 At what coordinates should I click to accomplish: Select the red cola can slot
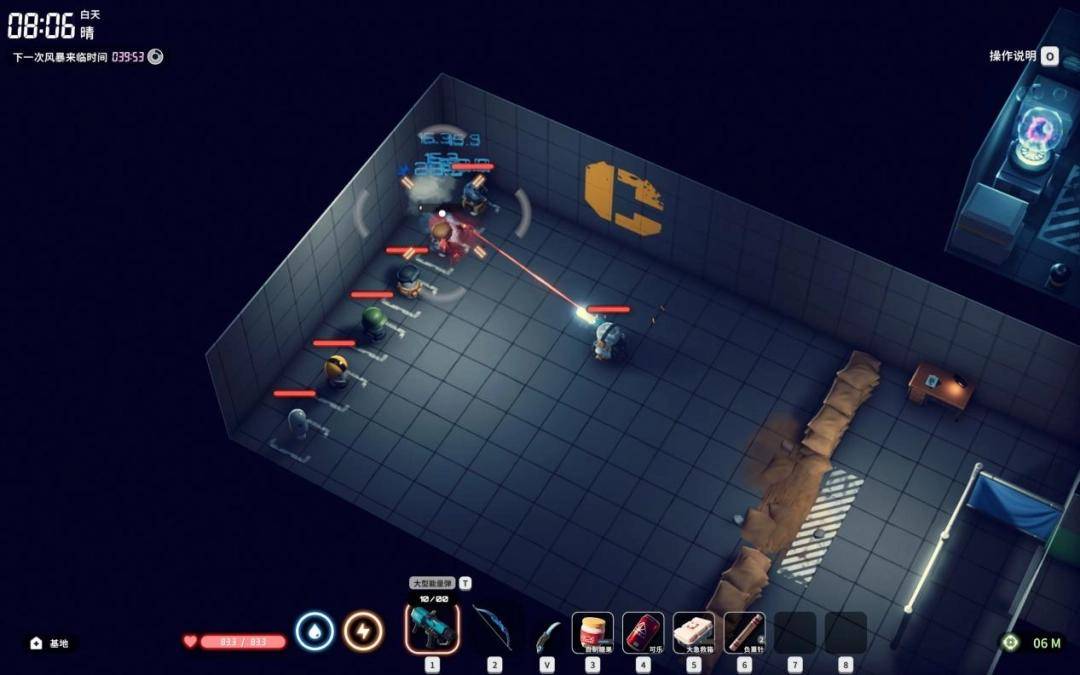pos(643,632)
